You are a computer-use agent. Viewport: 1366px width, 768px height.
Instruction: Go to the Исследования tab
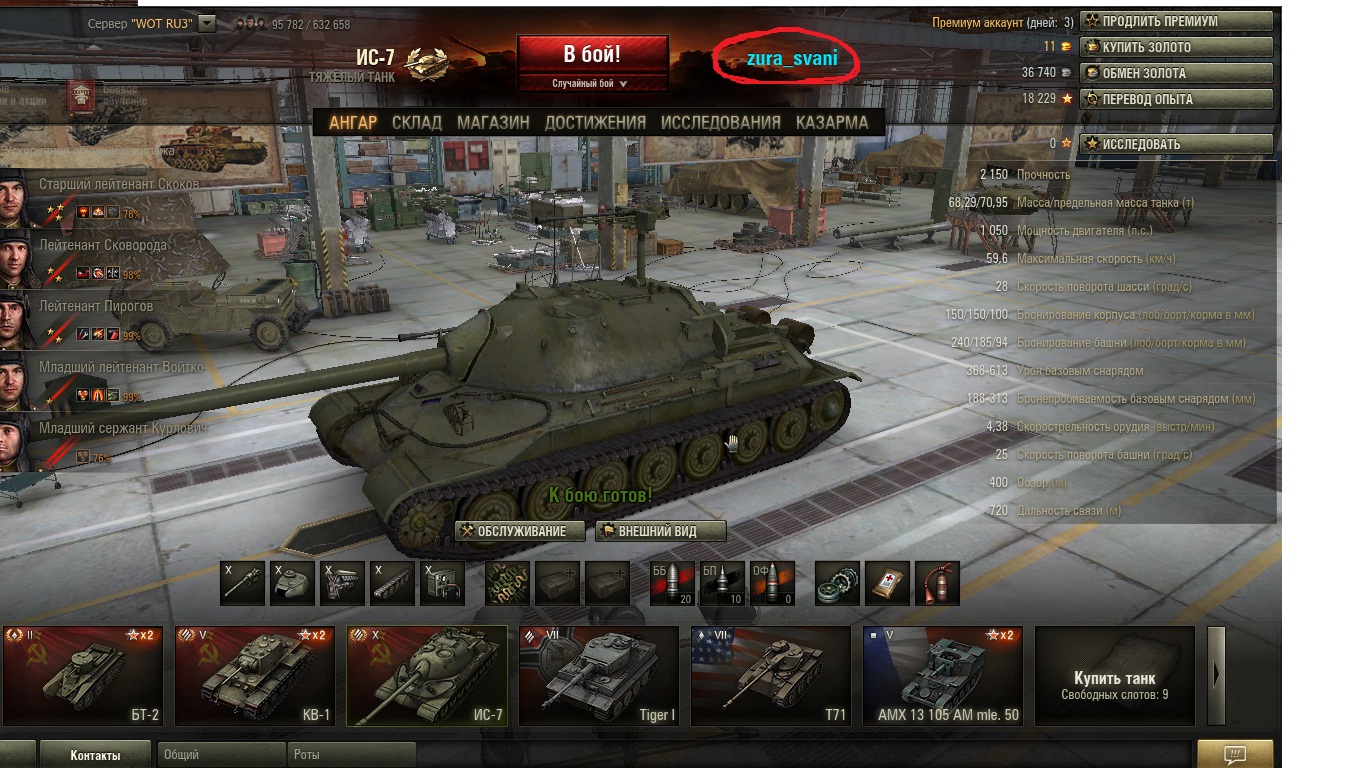click(x=720, y=122)
